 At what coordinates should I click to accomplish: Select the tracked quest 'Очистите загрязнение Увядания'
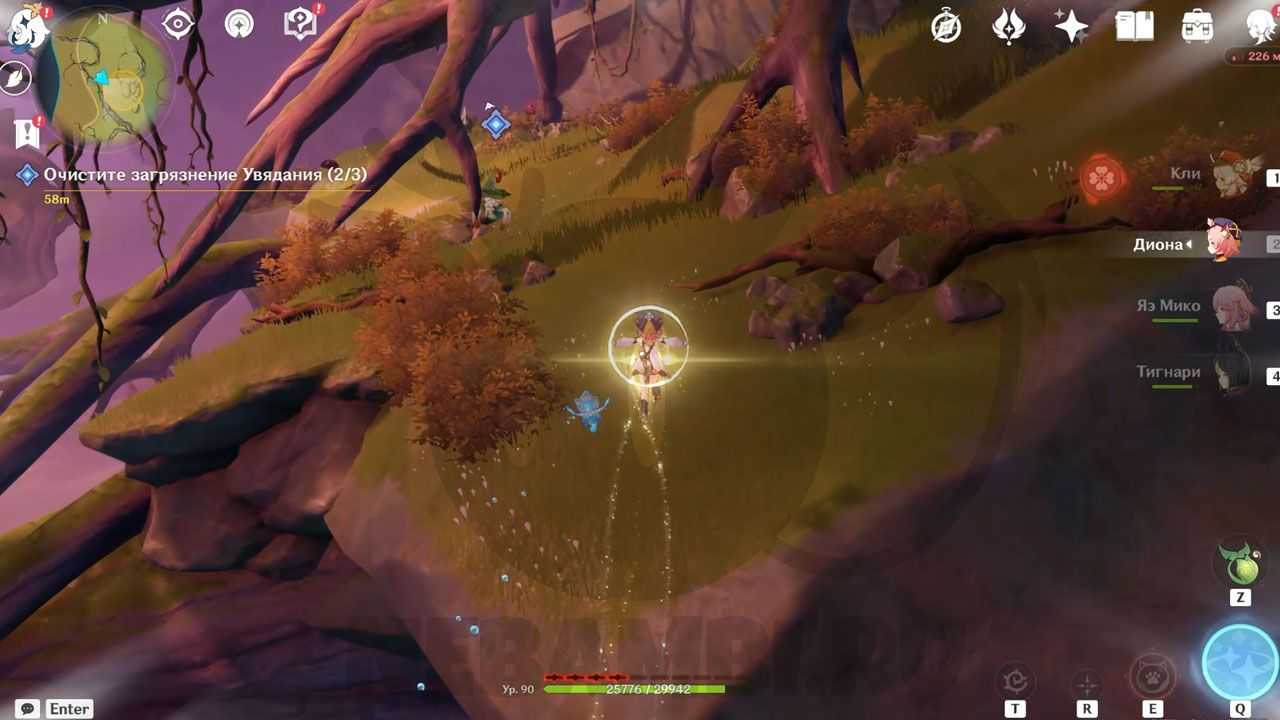[204, 175]
